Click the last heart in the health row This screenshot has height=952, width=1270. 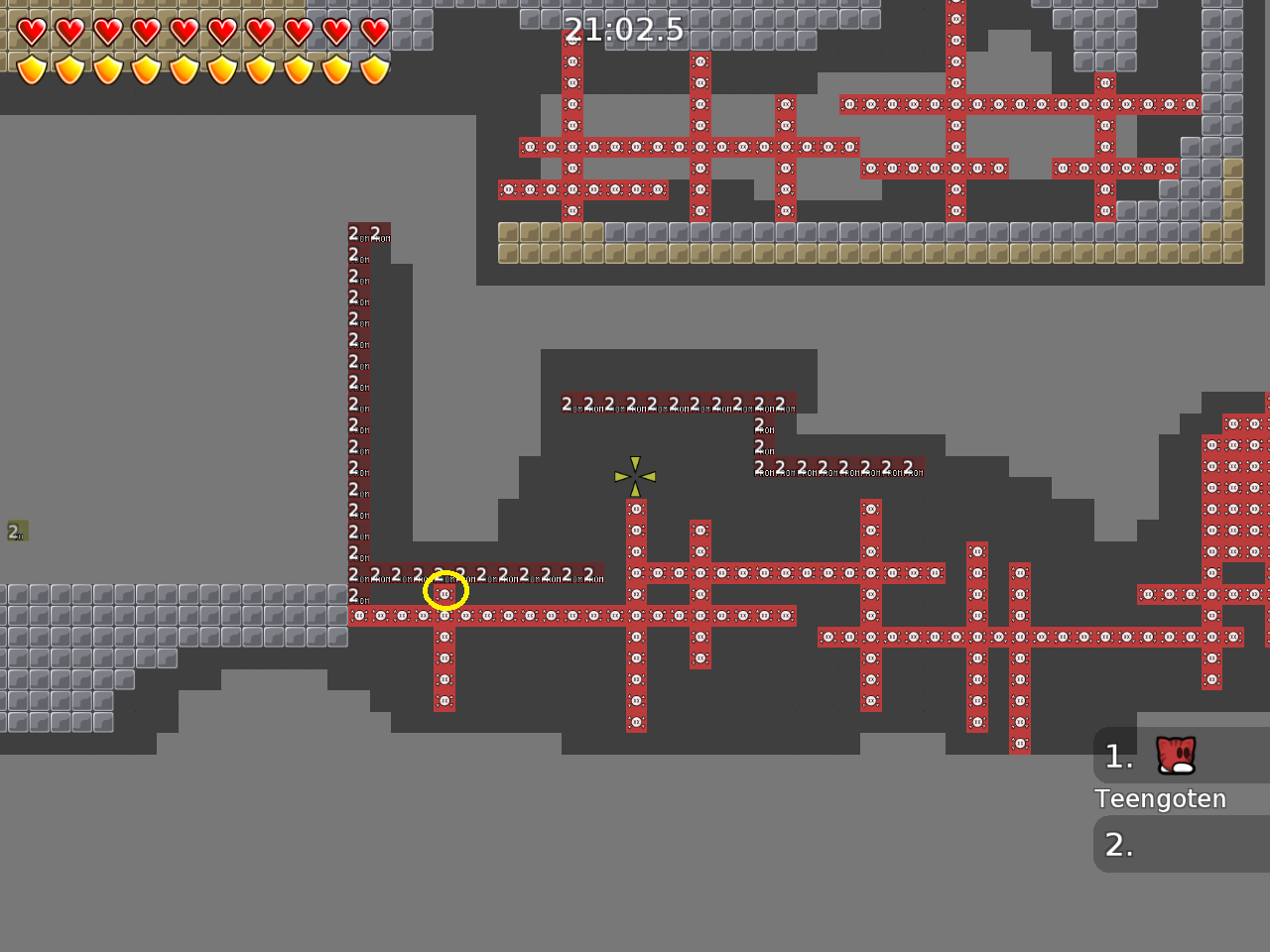click(374, 30)
